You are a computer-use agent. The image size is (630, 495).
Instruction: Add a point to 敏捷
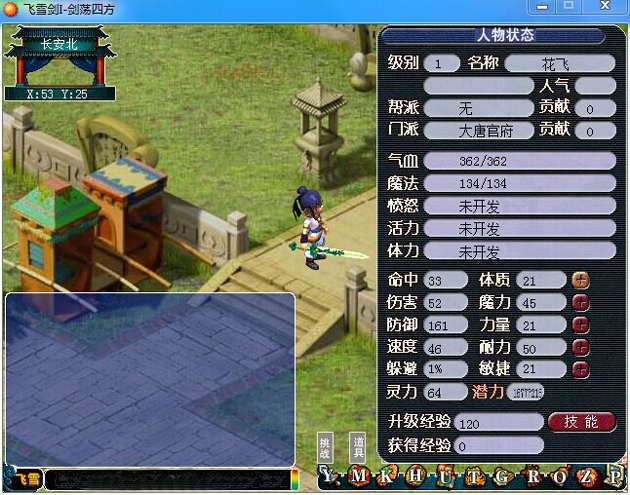click(x=580, y=369)
